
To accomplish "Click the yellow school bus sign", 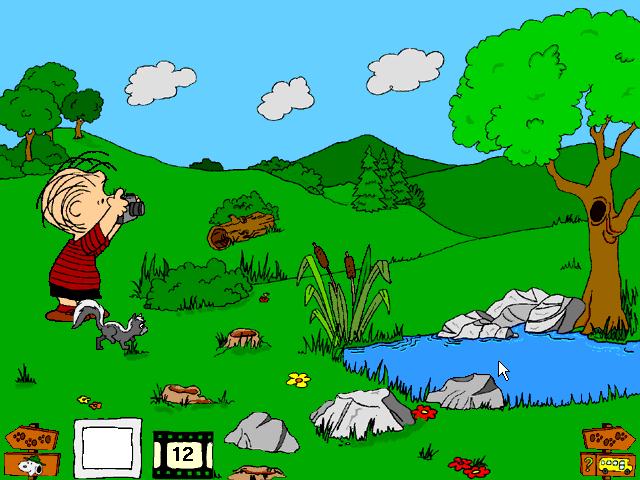I will click(x=614, y=464).
